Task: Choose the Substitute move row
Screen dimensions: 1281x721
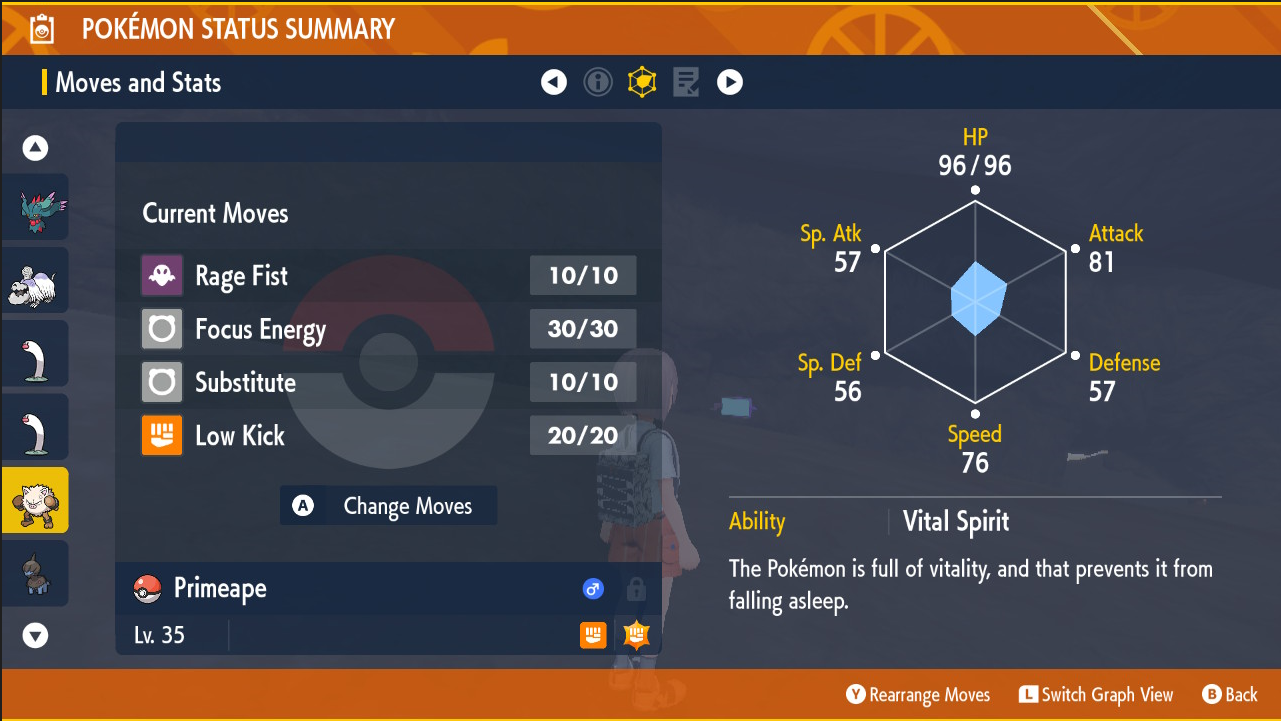Action: [x=388, y=382]
